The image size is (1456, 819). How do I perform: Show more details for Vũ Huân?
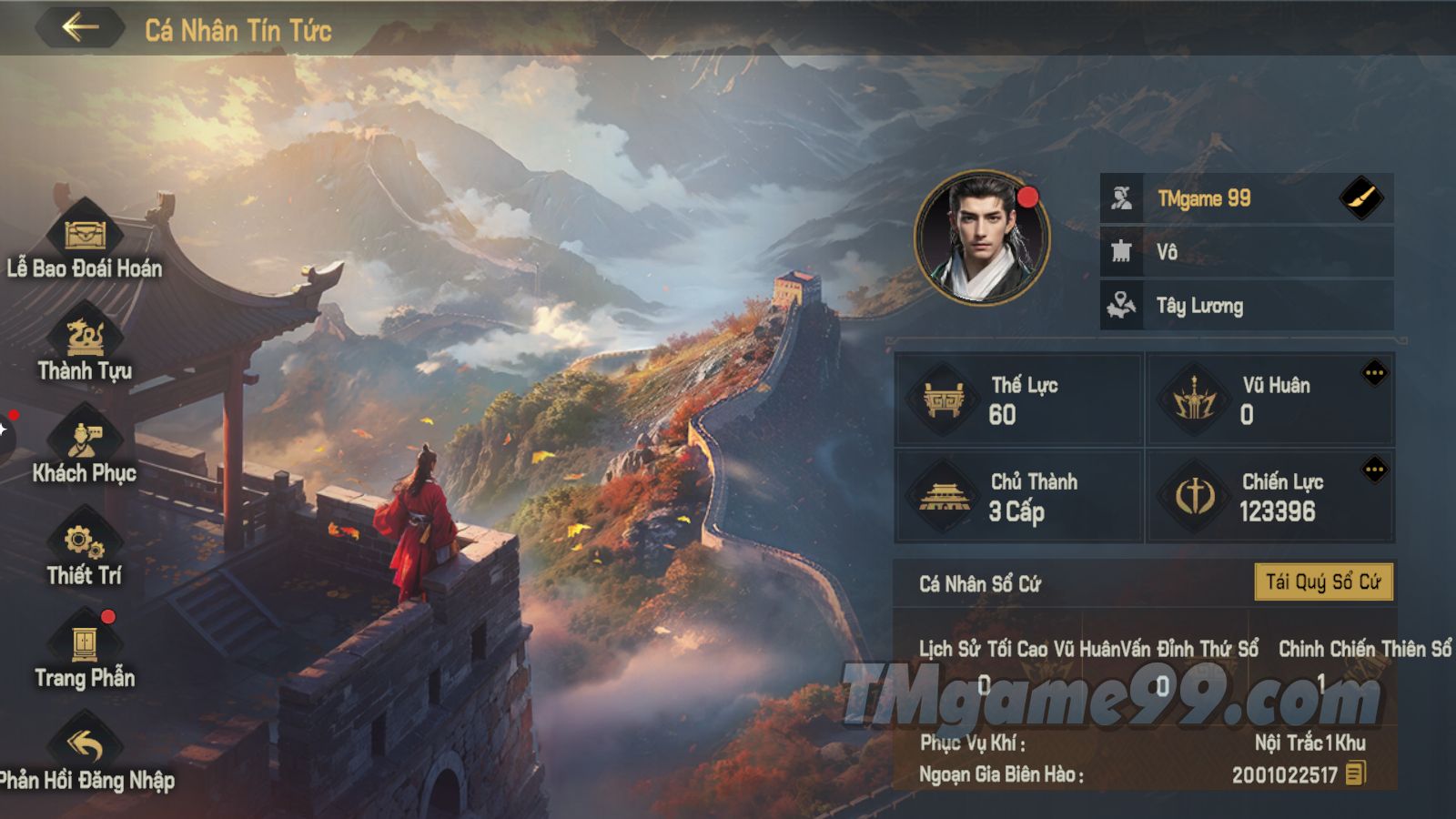[1374, 373]
